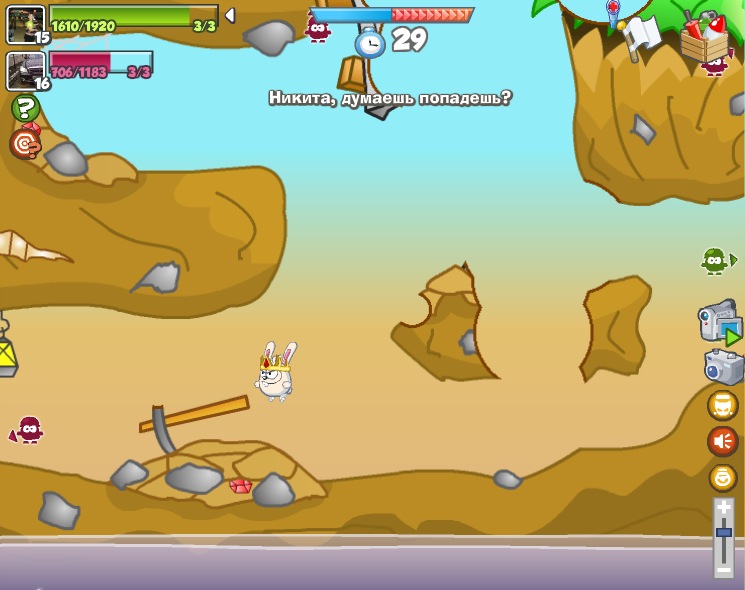The image size is (745, 590).
Task: Click the white surrender flag
Action: (x=641, y=36)
